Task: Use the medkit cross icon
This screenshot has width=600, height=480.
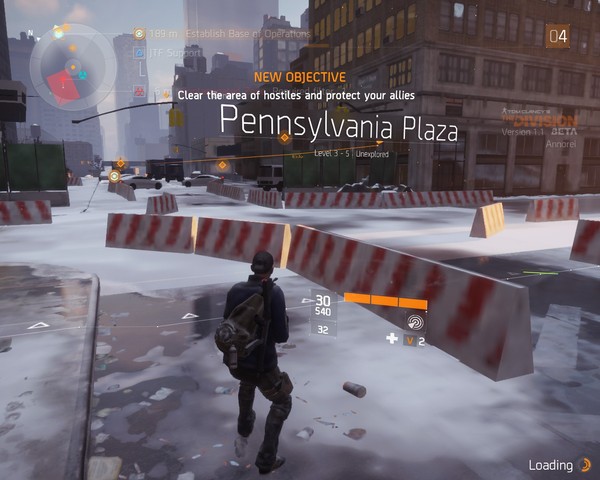Action: (x=392, y=339)
